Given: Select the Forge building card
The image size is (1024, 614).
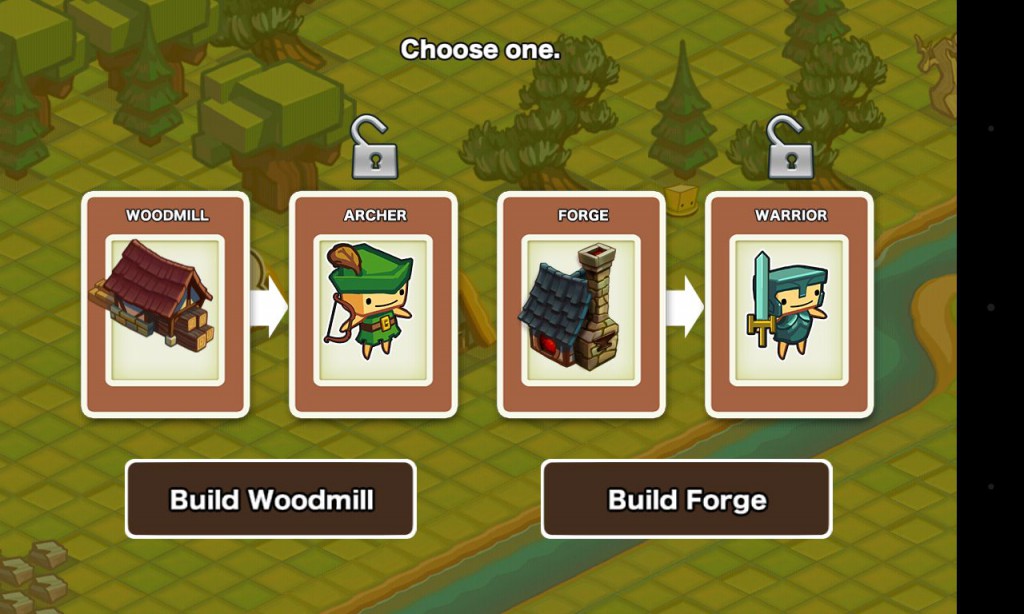Looking at the screenshot, I should pos(581,305).
